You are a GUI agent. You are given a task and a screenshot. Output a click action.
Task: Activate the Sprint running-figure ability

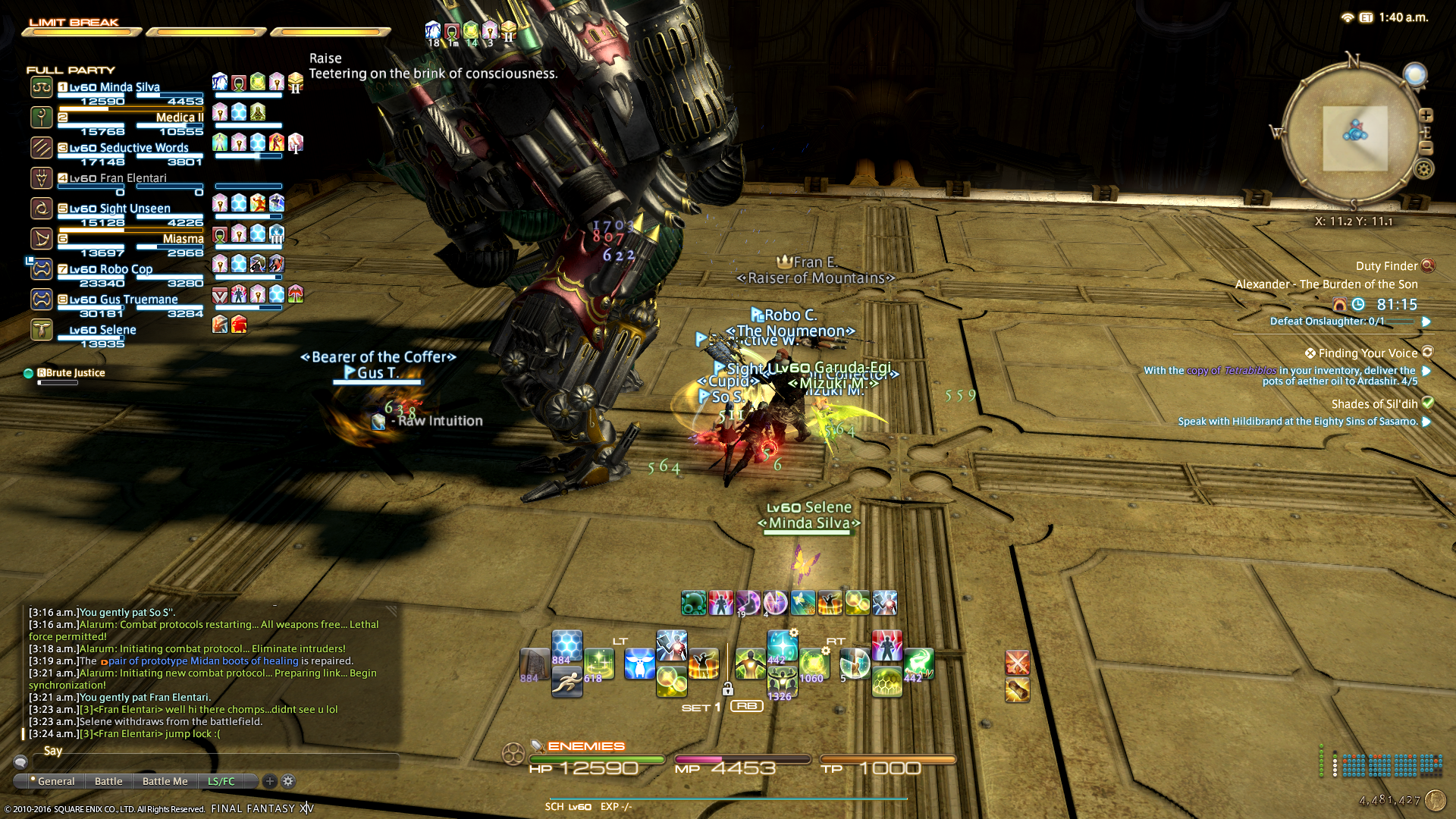tap(566, 683)
